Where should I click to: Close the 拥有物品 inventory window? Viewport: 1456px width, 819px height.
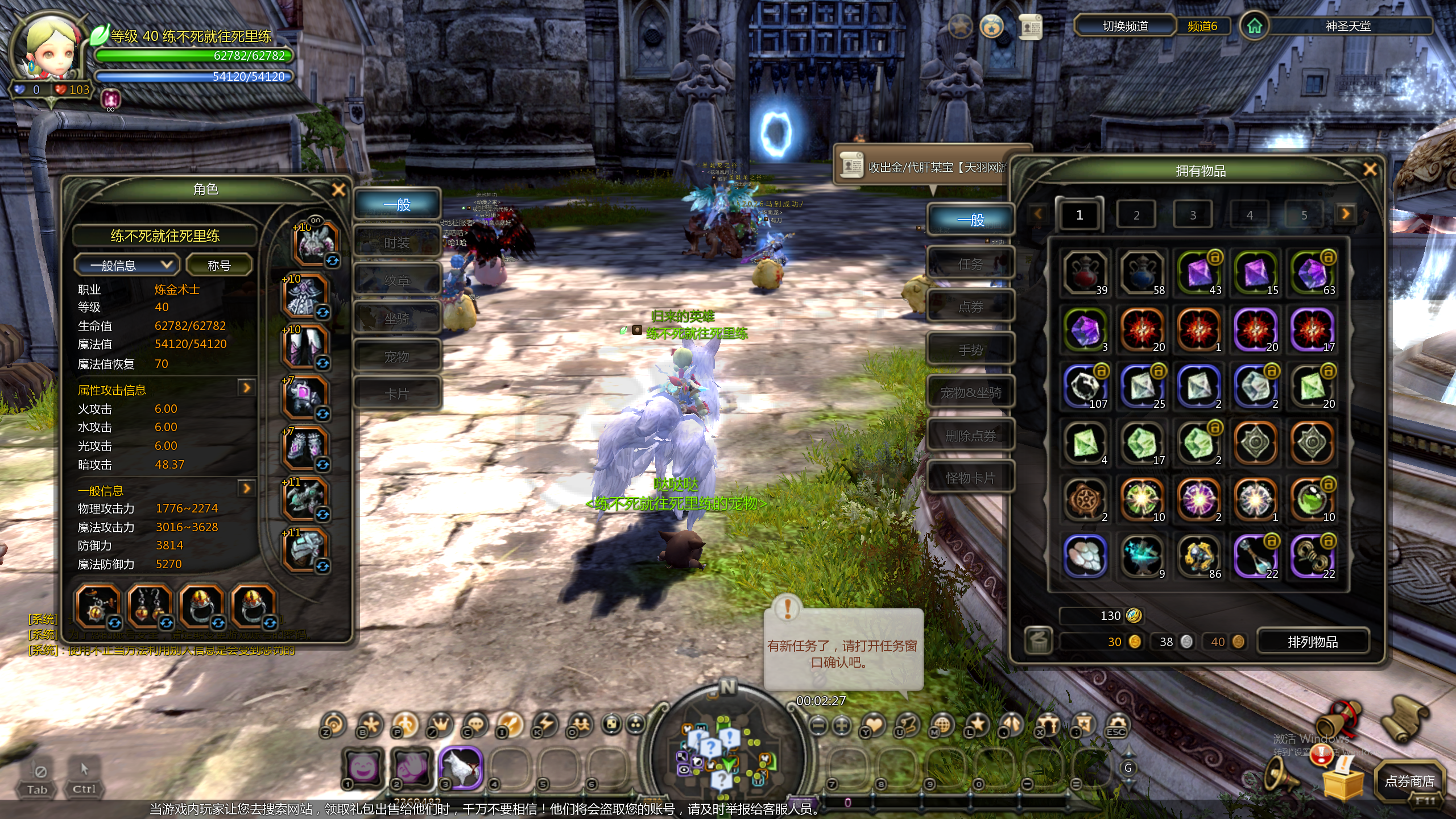click(1370, 169)
